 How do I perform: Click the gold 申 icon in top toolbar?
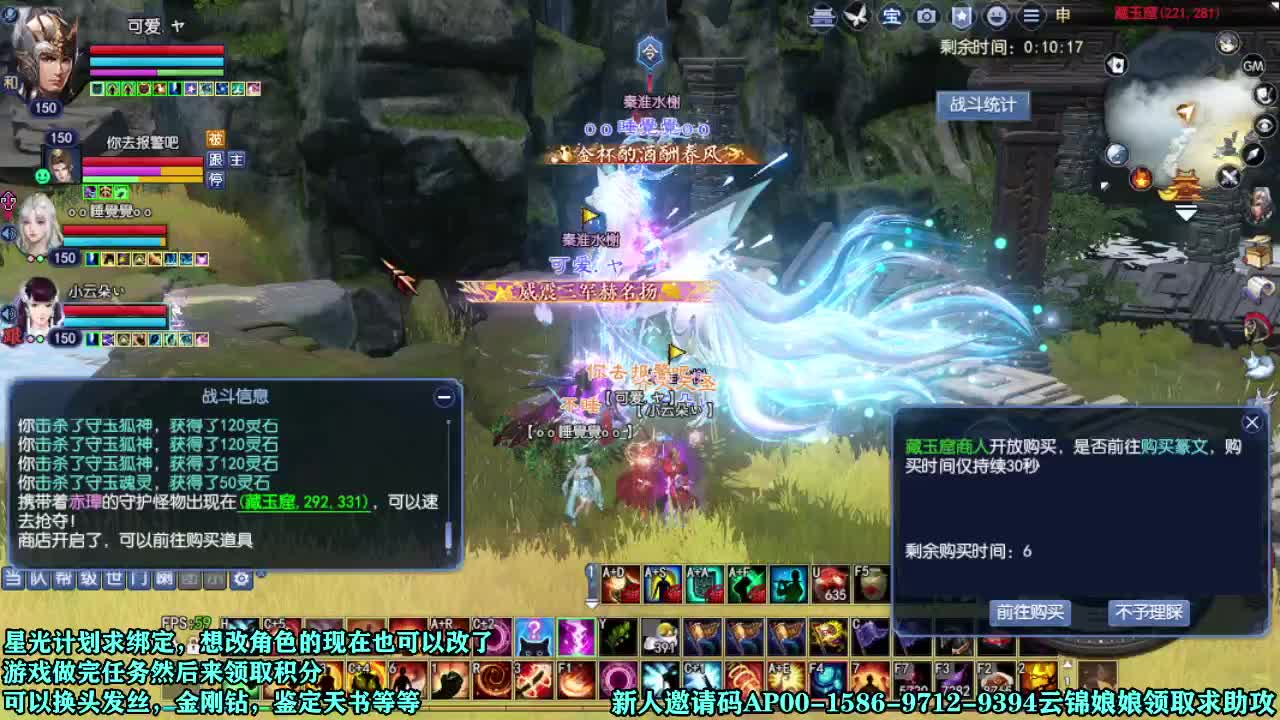[1062, 15]
